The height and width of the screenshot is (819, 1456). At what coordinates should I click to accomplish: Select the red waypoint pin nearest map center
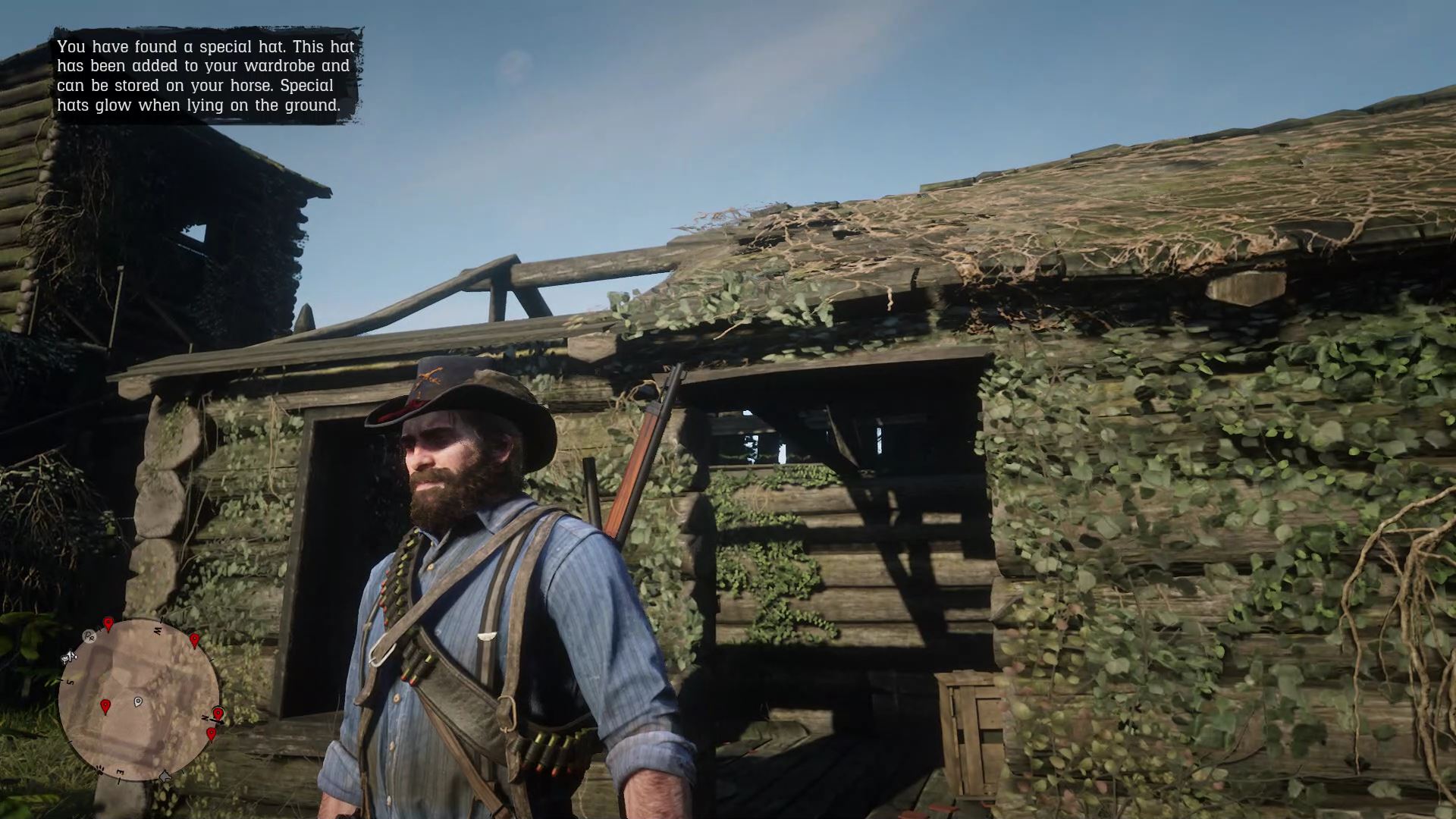point(106,705)
